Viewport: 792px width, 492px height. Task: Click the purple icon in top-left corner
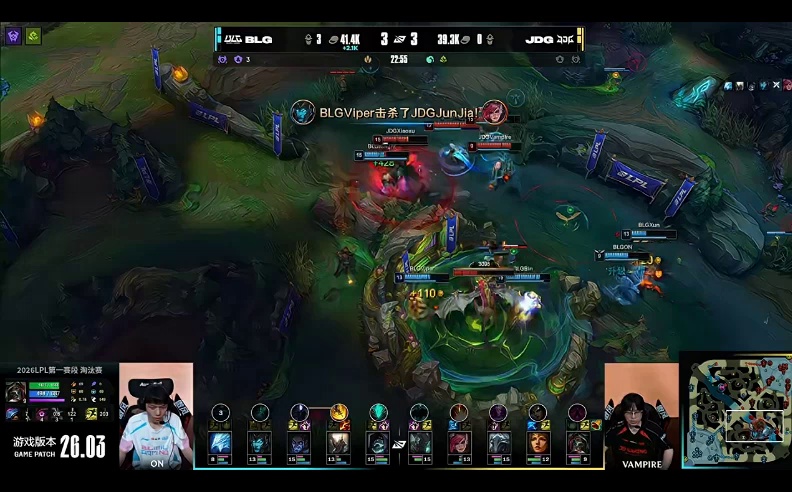click(x=15, y=36)
